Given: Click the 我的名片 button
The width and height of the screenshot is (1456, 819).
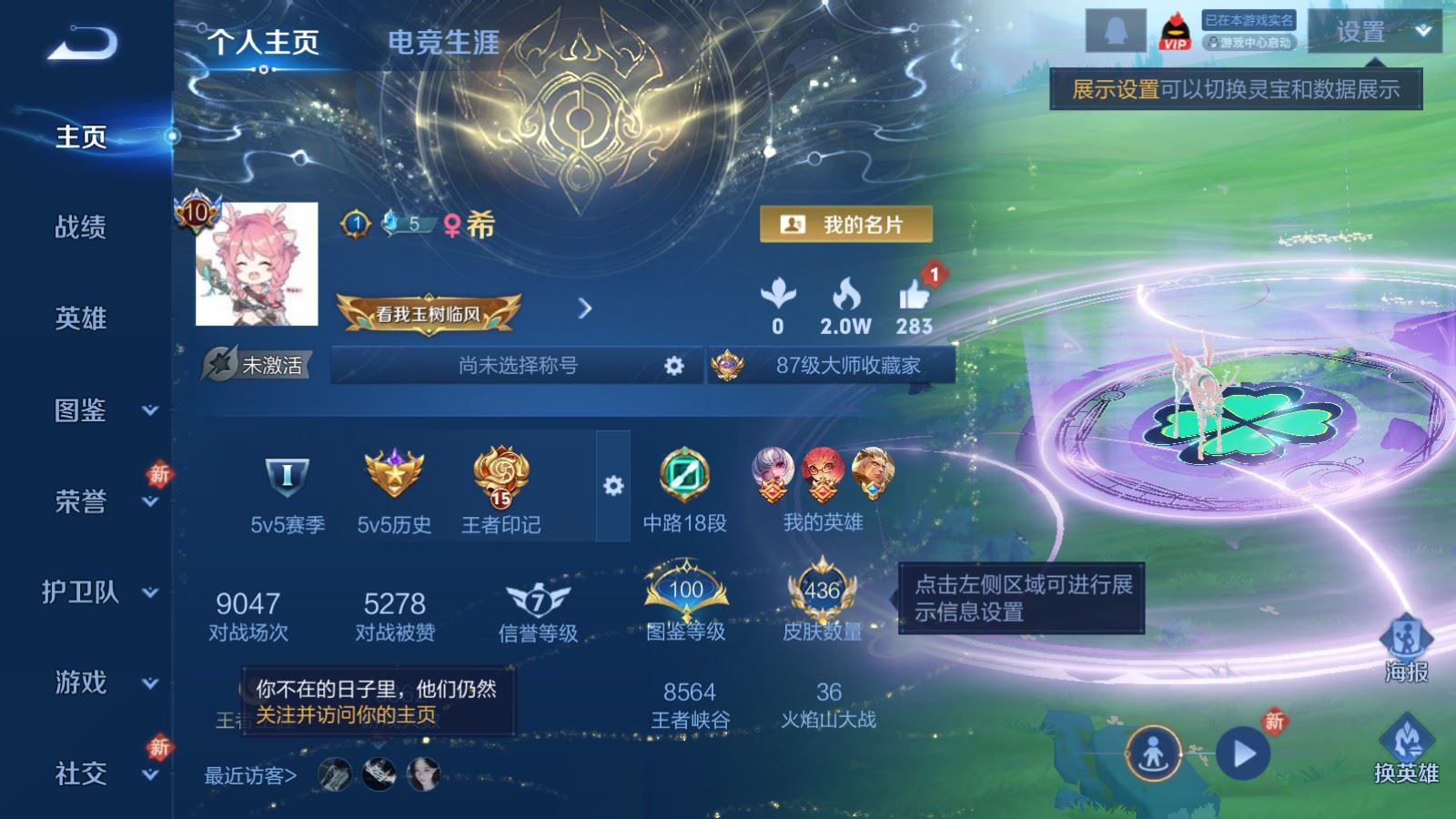Looking at the screenshot, I should tap(847, 223).
